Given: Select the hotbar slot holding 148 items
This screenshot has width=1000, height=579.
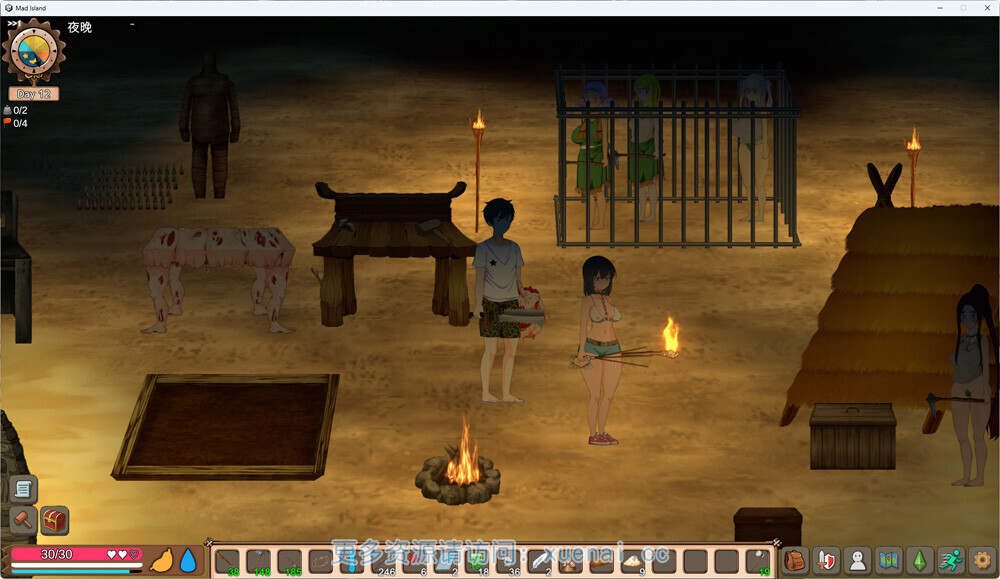Looking at the screenshot, I should click(x=259, y=562).
